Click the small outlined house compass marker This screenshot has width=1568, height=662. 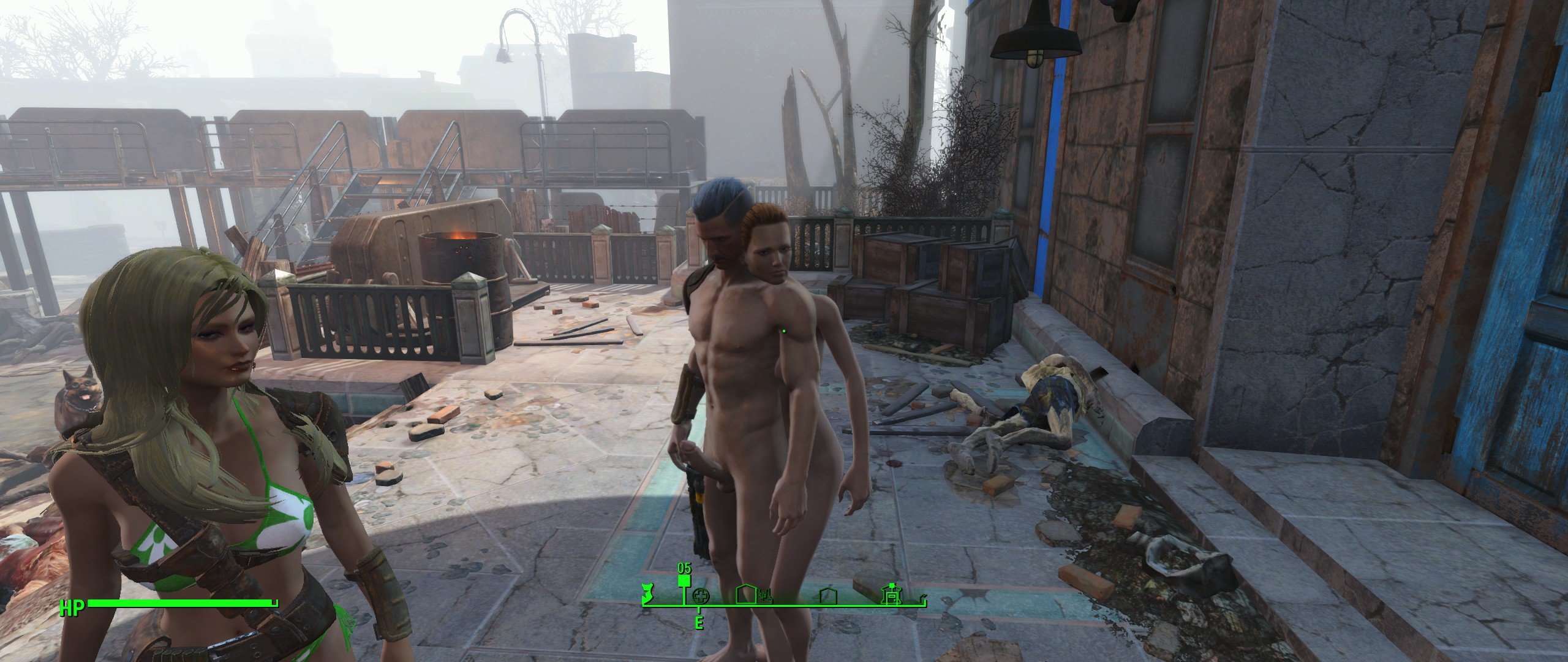(827, 596)
